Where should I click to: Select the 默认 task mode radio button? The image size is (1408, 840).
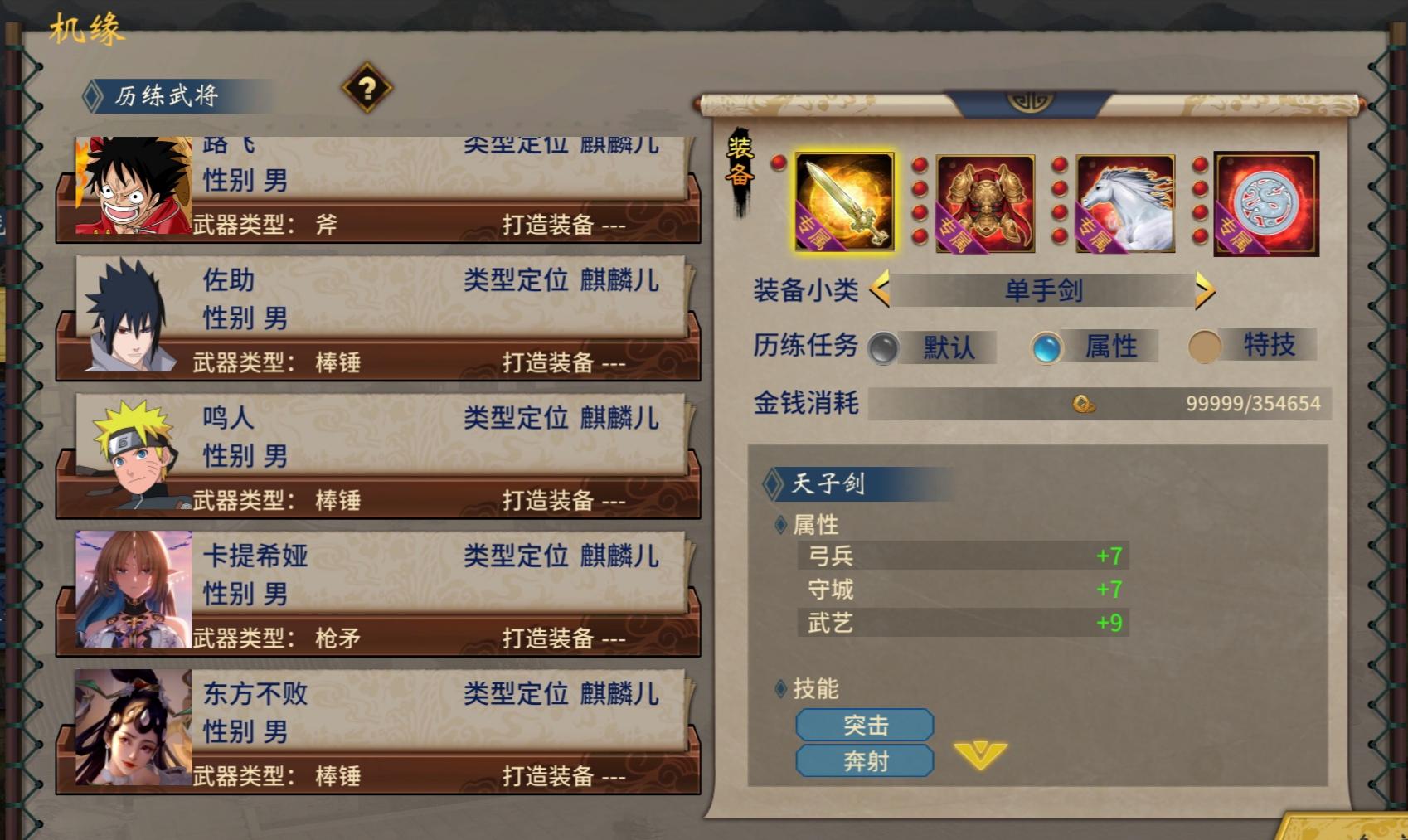tap(885, 348)
